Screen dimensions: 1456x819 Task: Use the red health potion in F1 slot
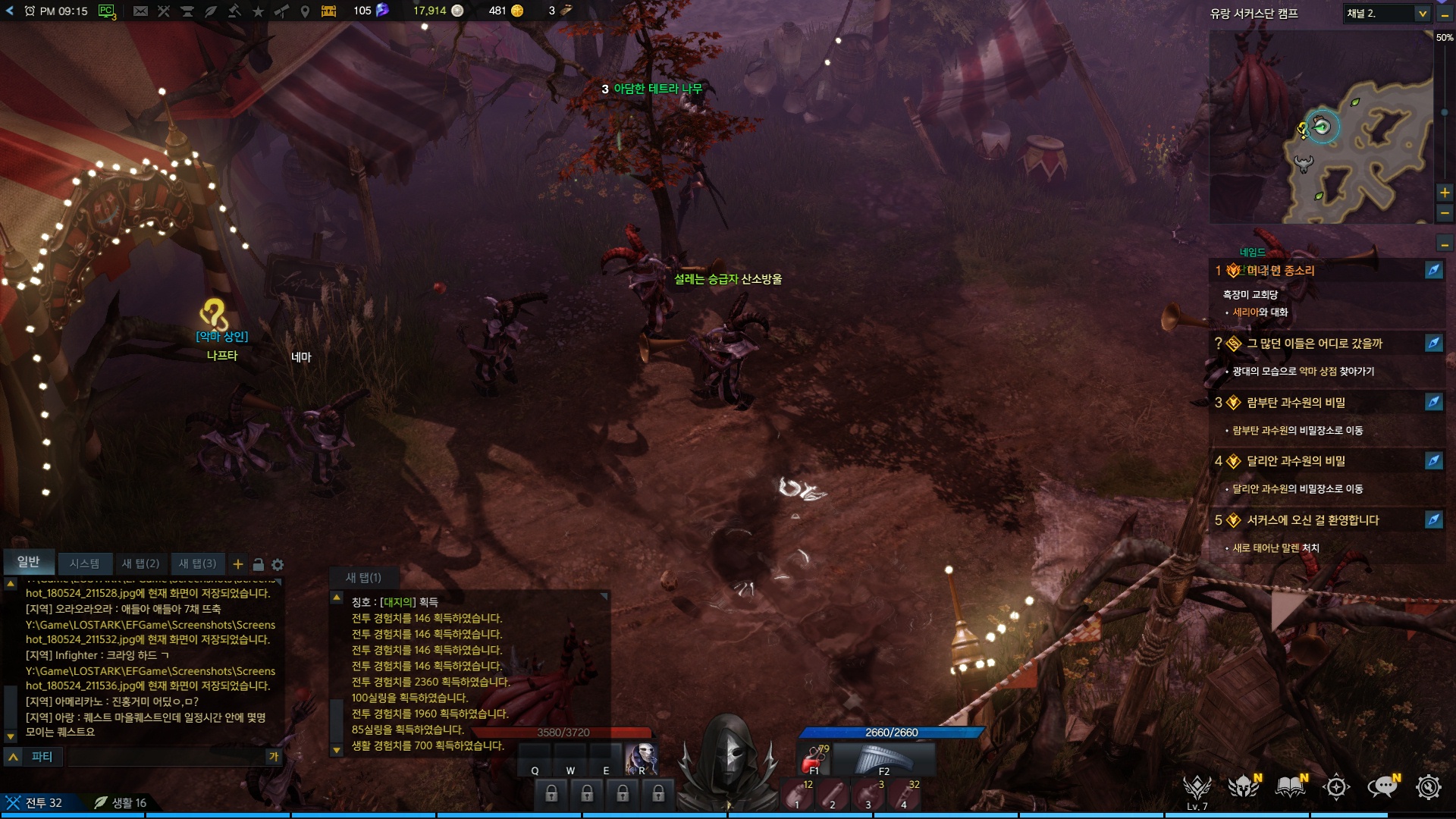click(x=815, y=759)
